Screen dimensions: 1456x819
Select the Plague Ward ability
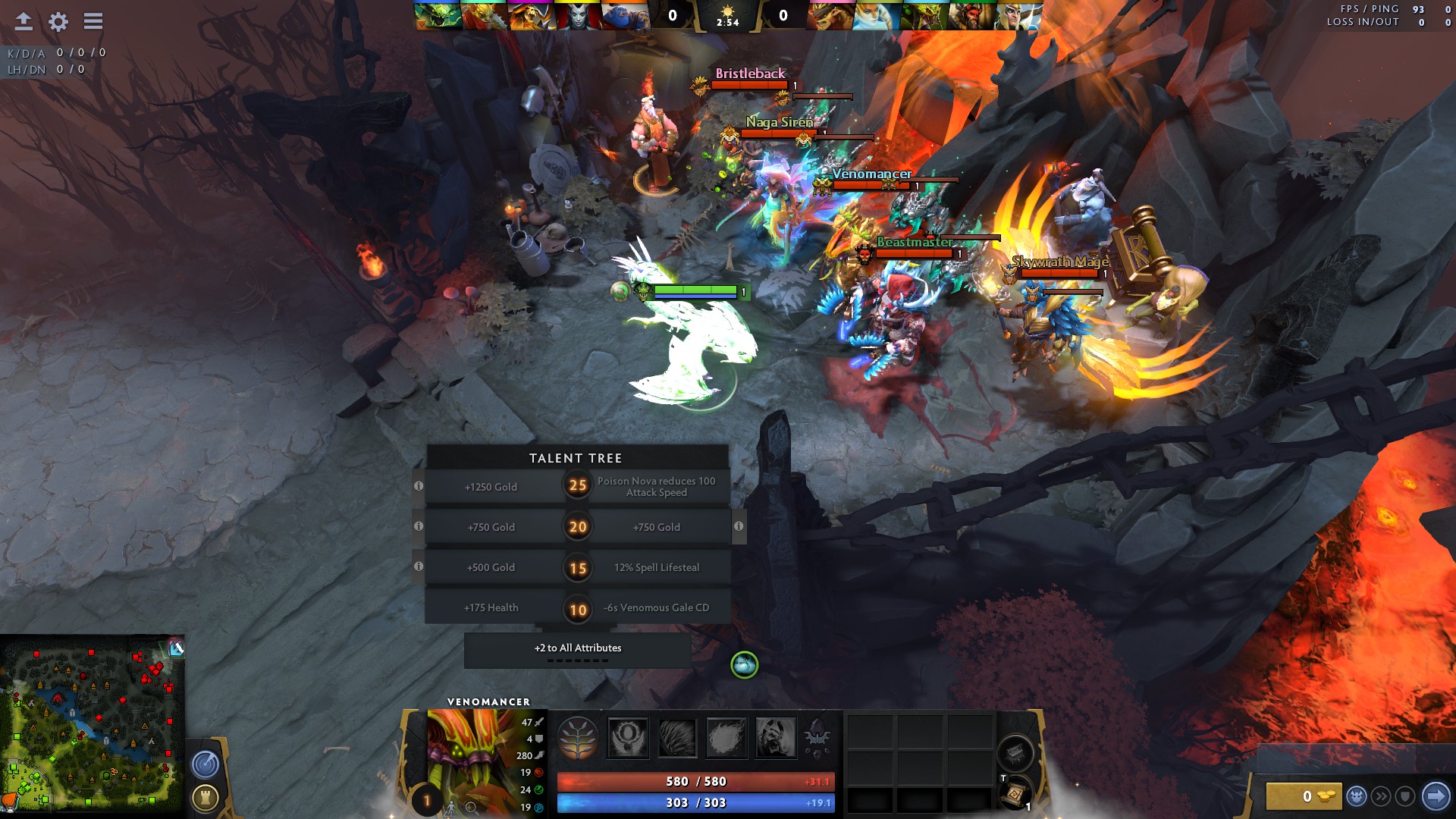point(726,738)
